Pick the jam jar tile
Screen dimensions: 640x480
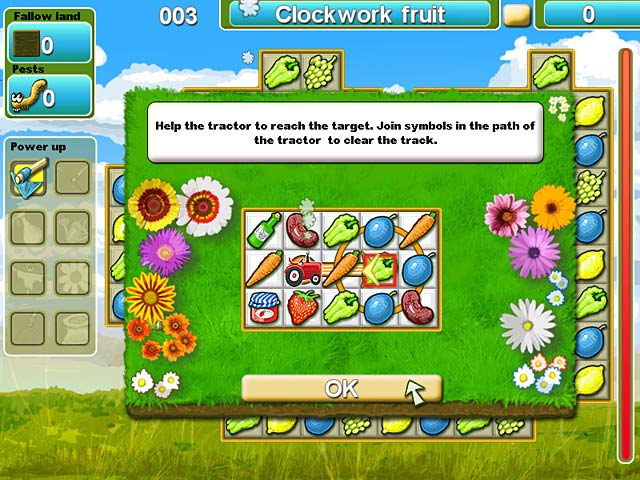coord(263,307)
